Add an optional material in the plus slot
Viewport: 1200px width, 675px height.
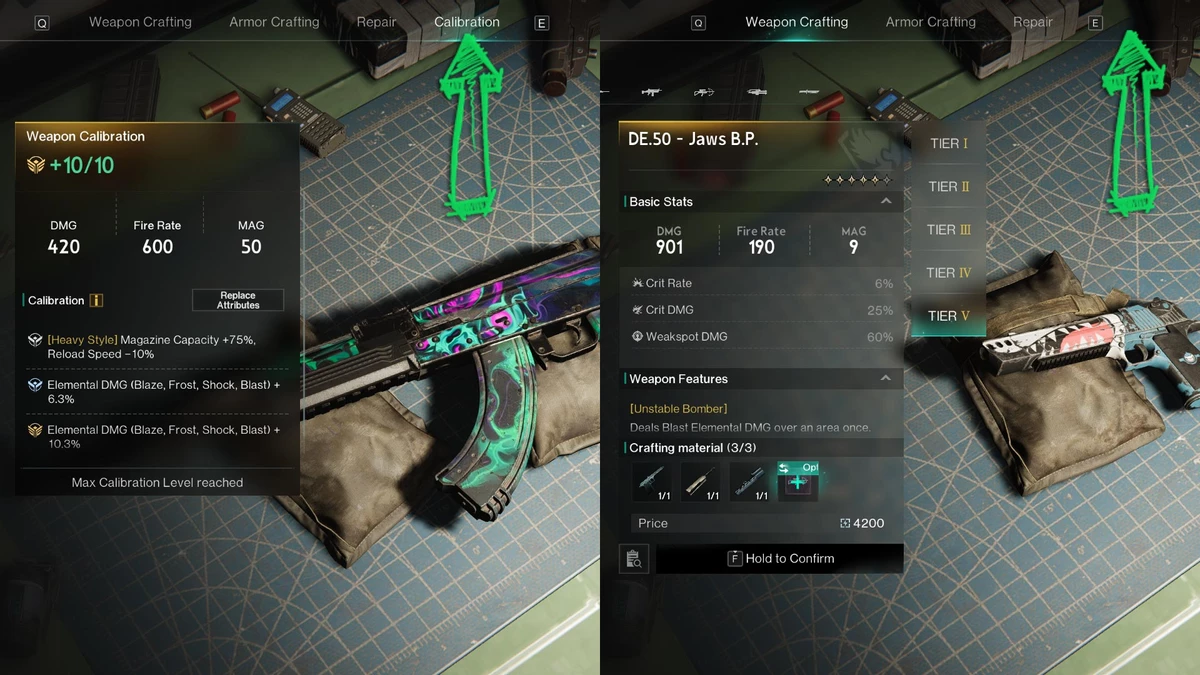click(798, 482)
